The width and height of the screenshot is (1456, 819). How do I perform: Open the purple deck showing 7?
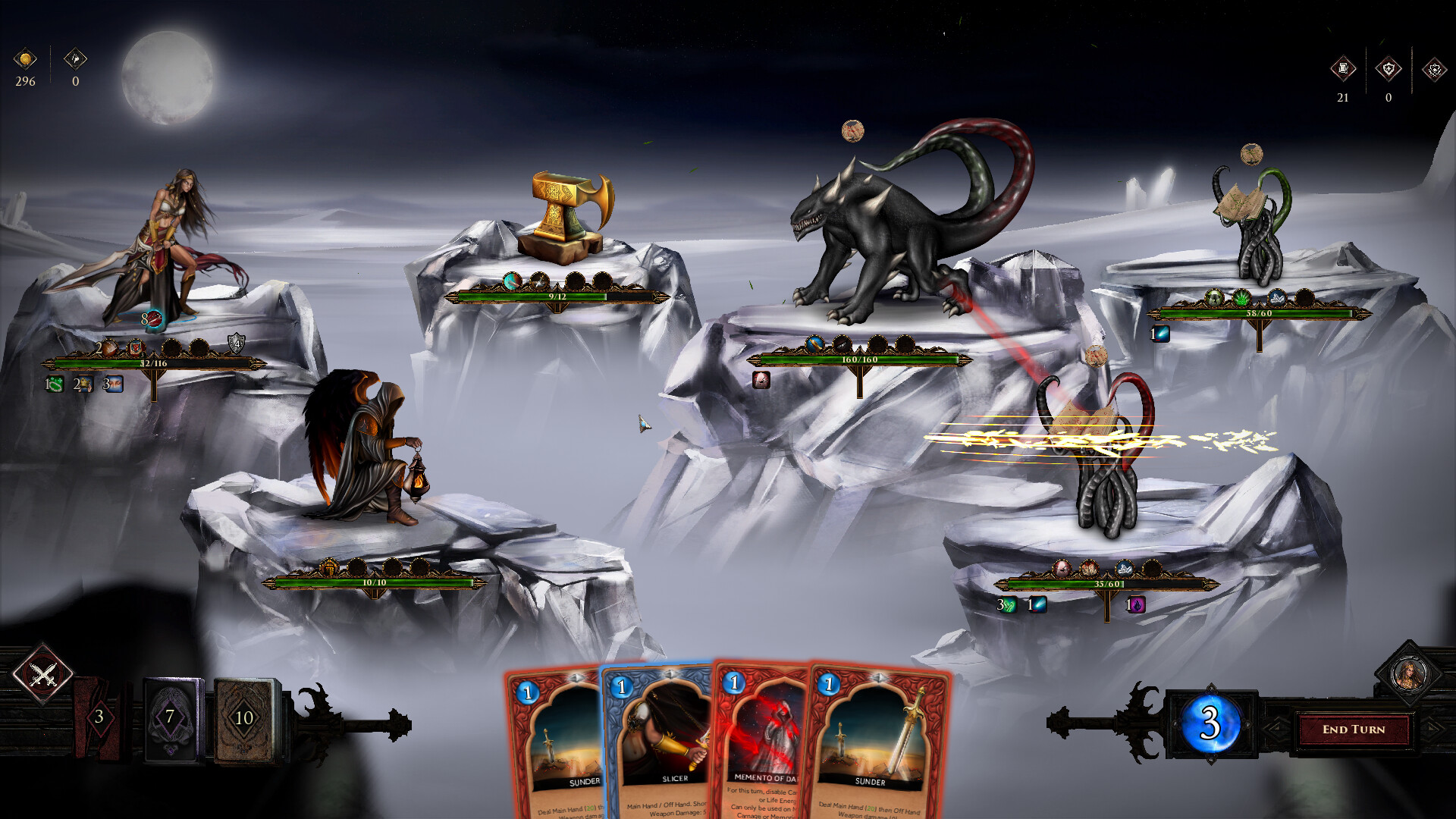[171, 714]
